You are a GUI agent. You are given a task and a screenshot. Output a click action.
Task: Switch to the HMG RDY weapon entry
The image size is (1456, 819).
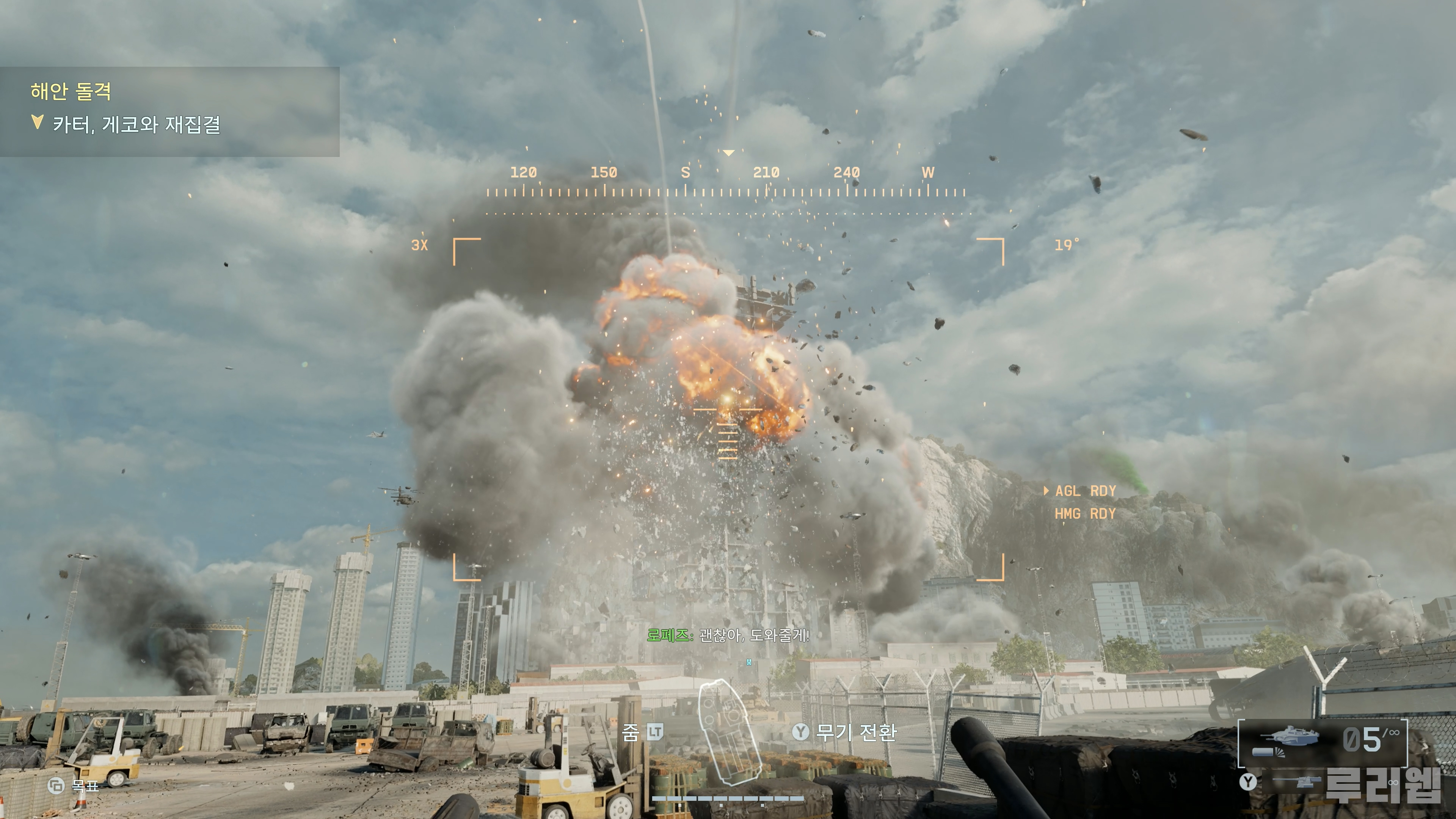point(1085,514)
